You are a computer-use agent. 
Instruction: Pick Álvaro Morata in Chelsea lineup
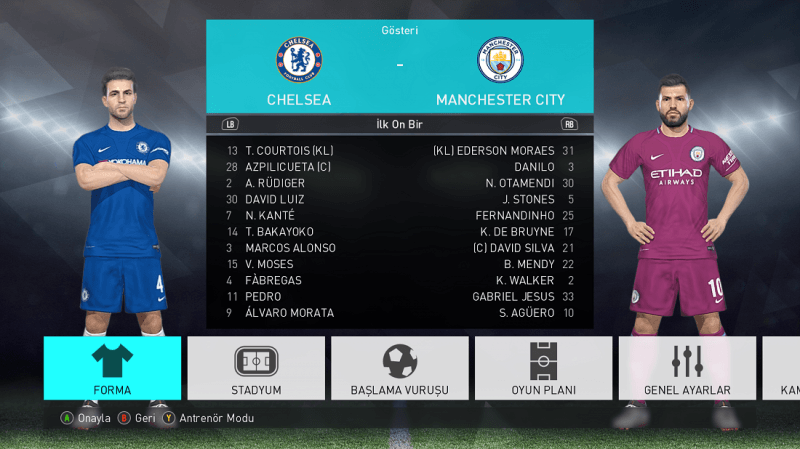pyautogui.click(x=289, y=313)
